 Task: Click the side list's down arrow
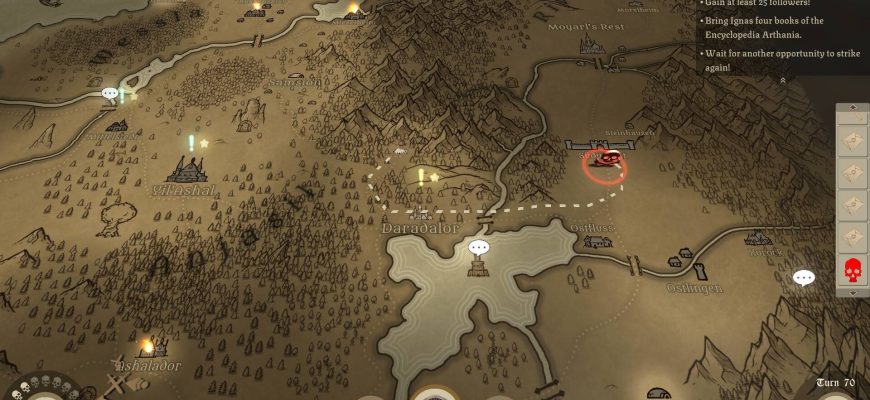tap(852, 292)
